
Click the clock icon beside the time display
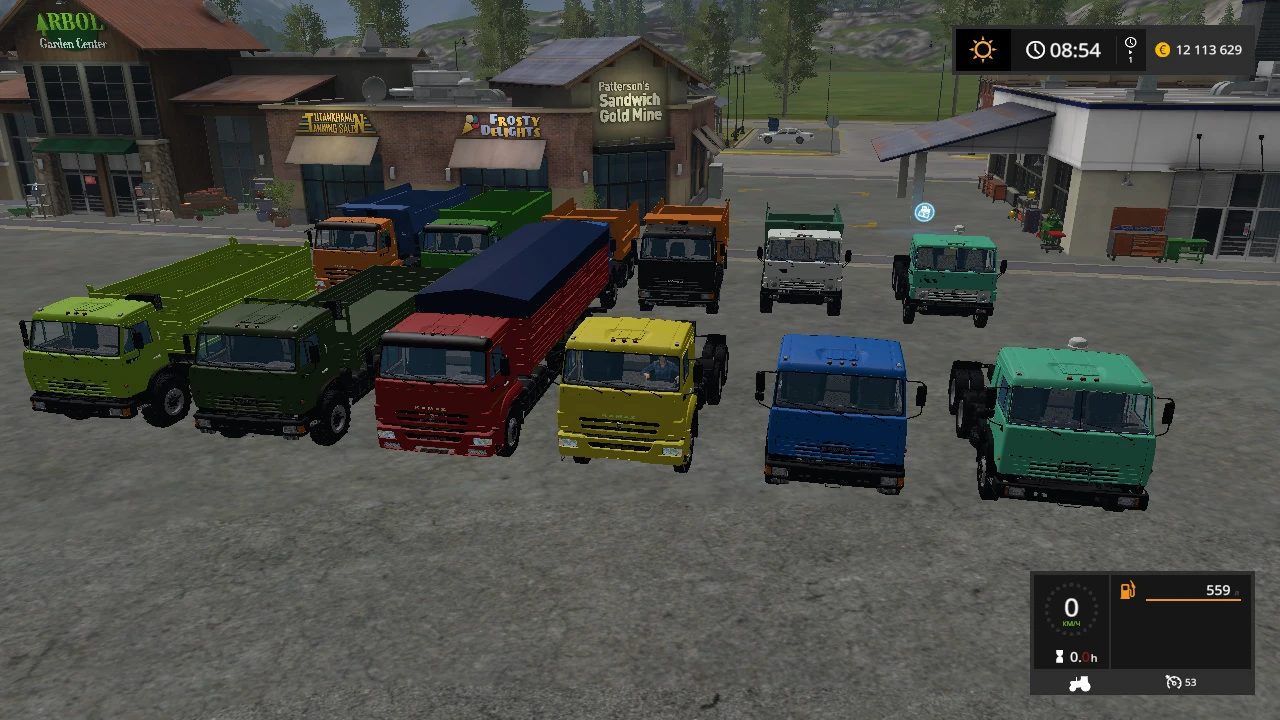click(x=1036, y=49)
